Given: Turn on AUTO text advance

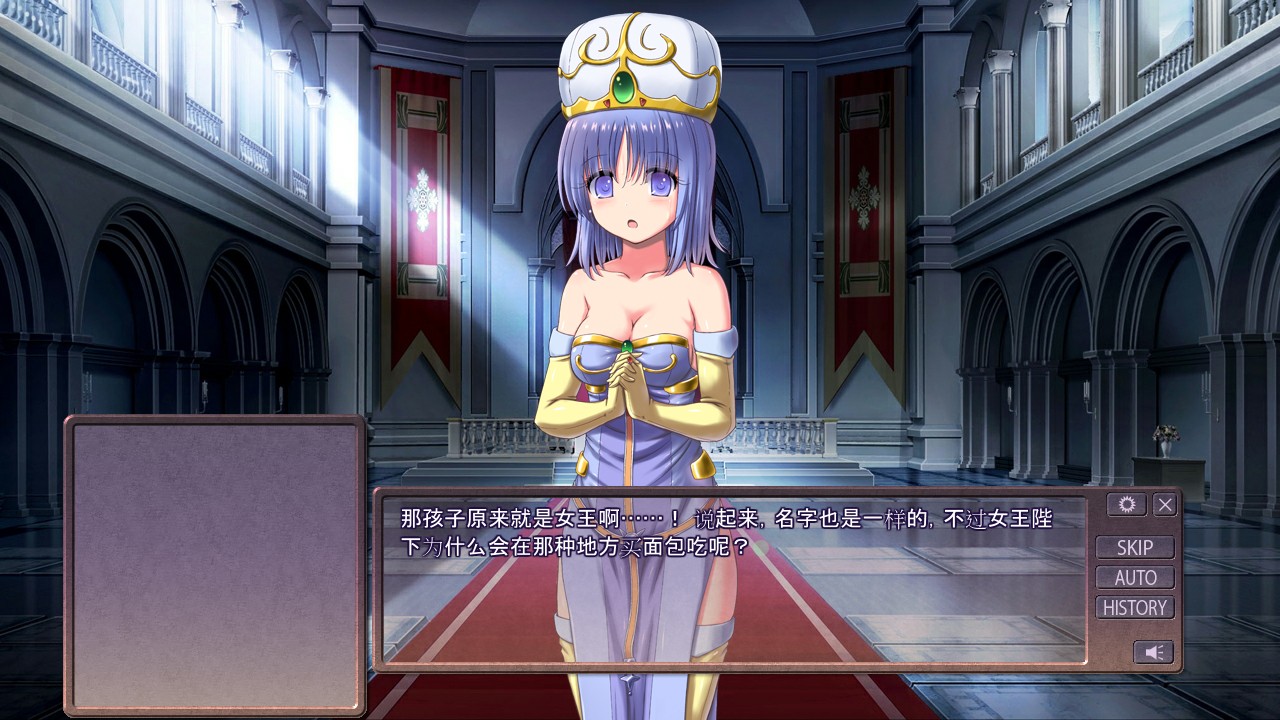Looking at the screenshot, I should (1135, 577).
